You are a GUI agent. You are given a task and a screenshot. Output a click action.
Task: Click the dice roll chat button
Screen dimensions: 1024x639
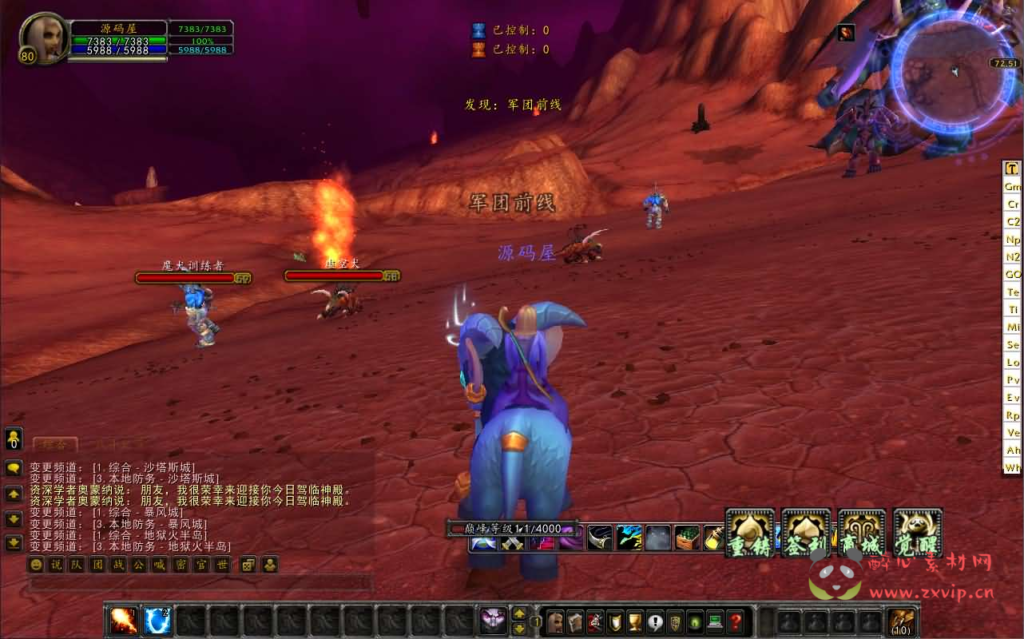click(247, 565)
